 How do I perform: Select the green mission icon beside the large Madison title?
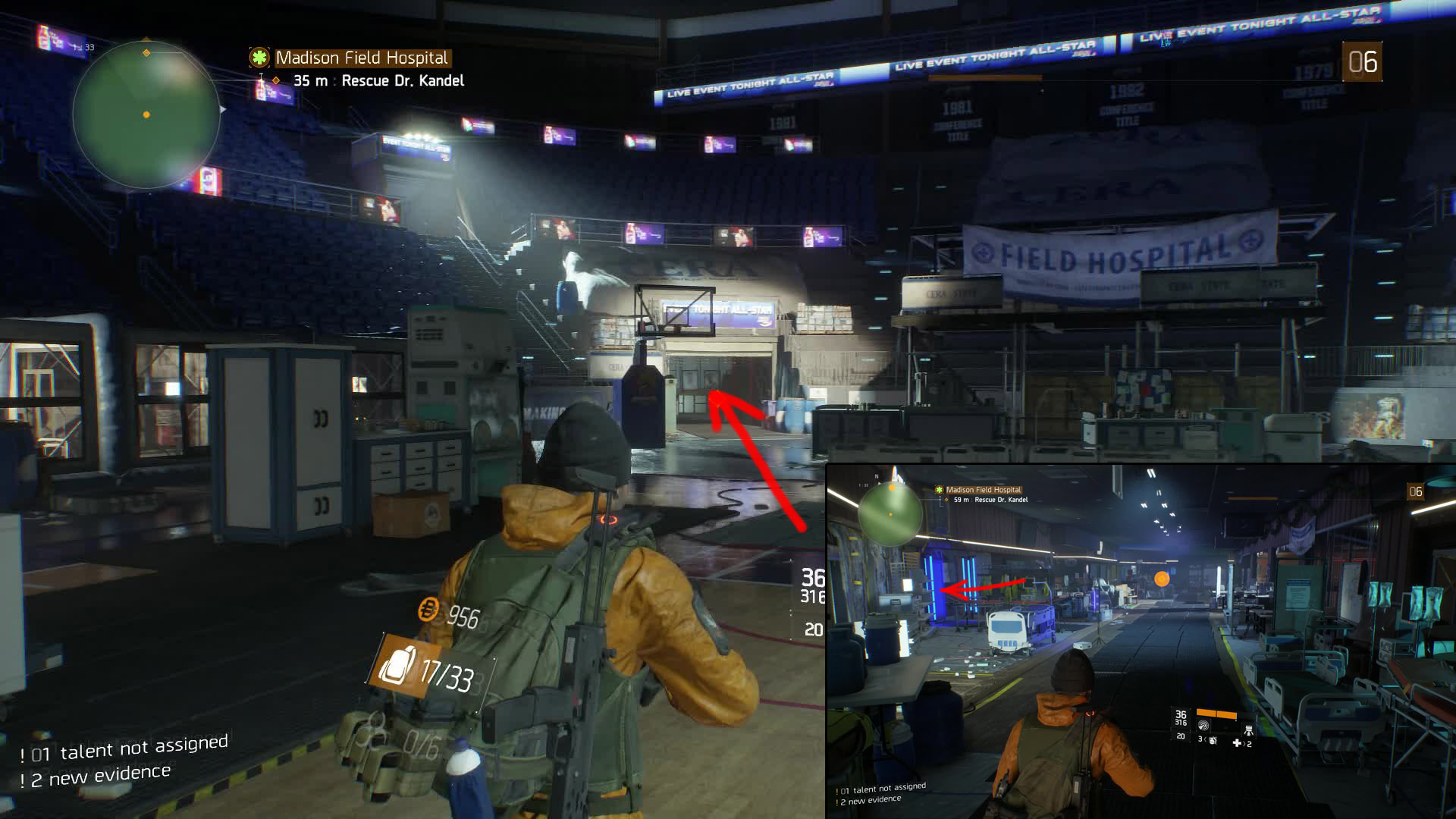[x=259, y=58]
